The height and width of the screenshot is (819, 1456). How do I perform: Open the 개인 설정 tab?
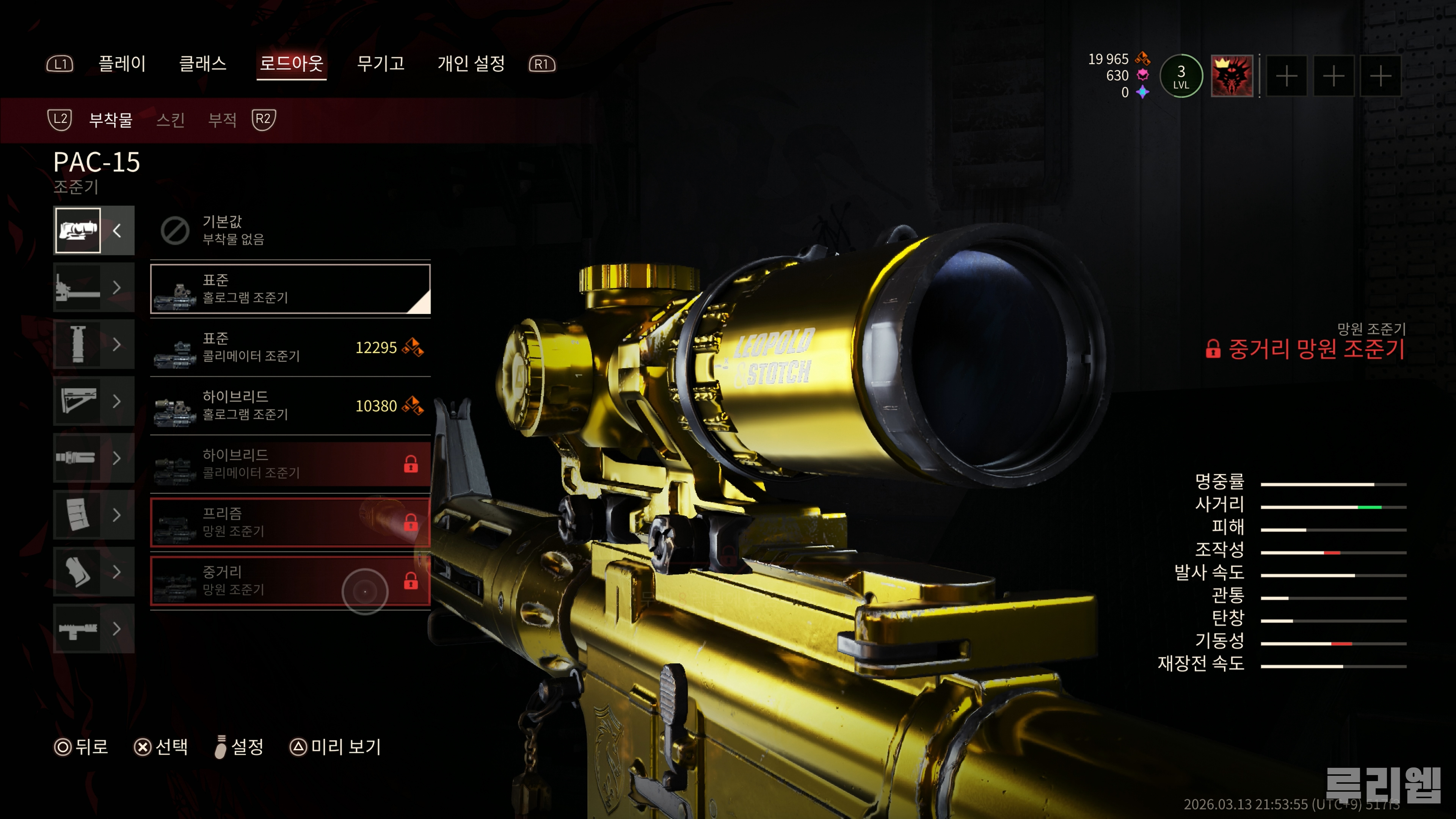click(x=471, y=63)
